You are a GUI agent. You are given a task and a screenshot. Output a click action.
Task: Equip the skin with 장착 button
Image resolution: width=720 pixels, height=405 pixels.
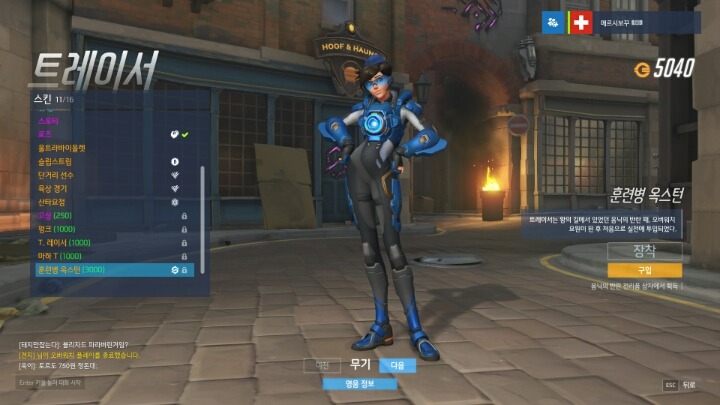pos(644,250)
